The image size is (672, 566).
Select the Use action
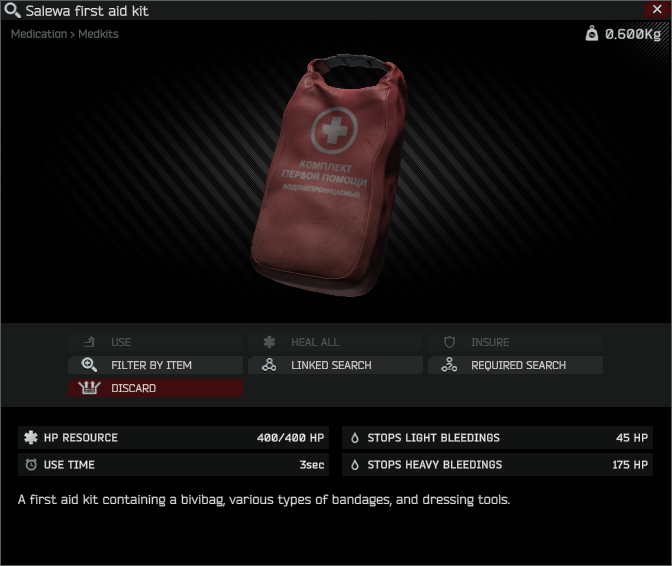[155, 342]
